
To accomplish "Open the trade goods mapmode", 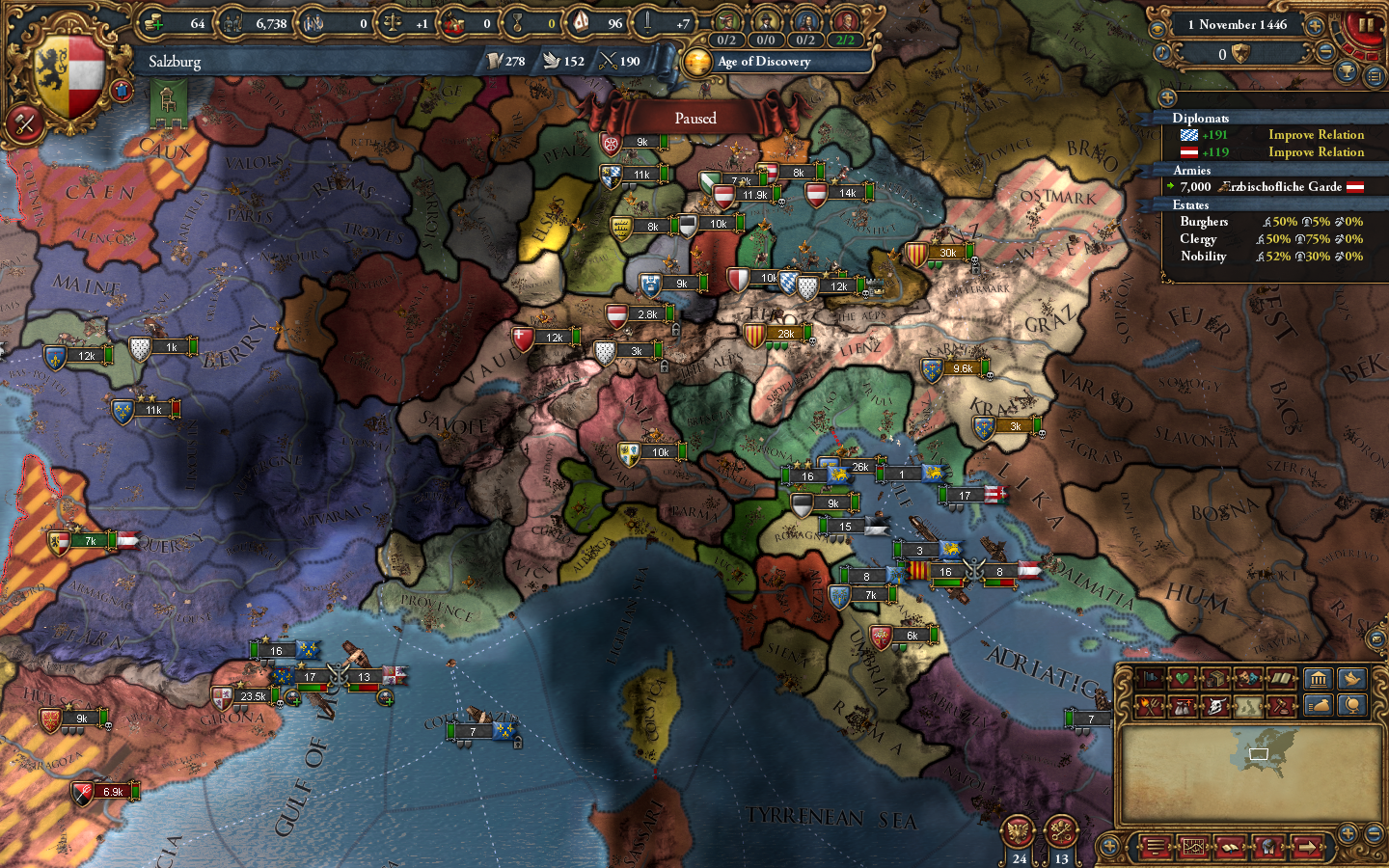I will (x=1213, y=678).
